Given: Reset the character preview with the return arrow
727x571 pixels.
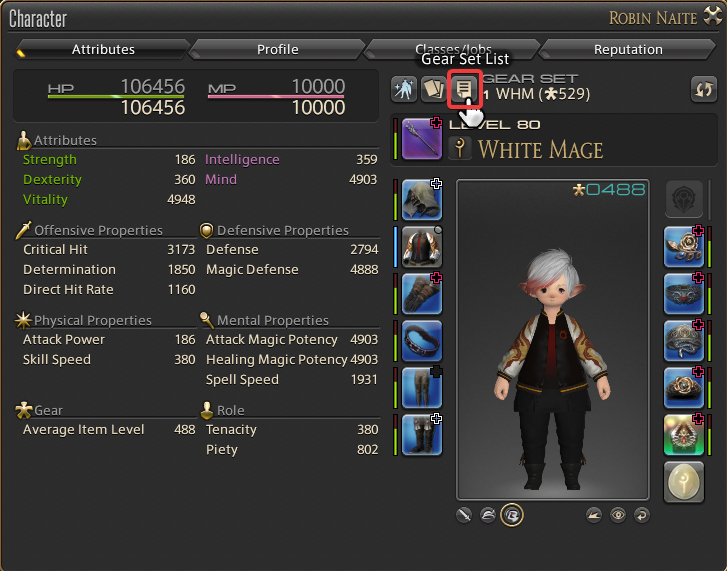Looking at the screenshot, I should [641, 515].
